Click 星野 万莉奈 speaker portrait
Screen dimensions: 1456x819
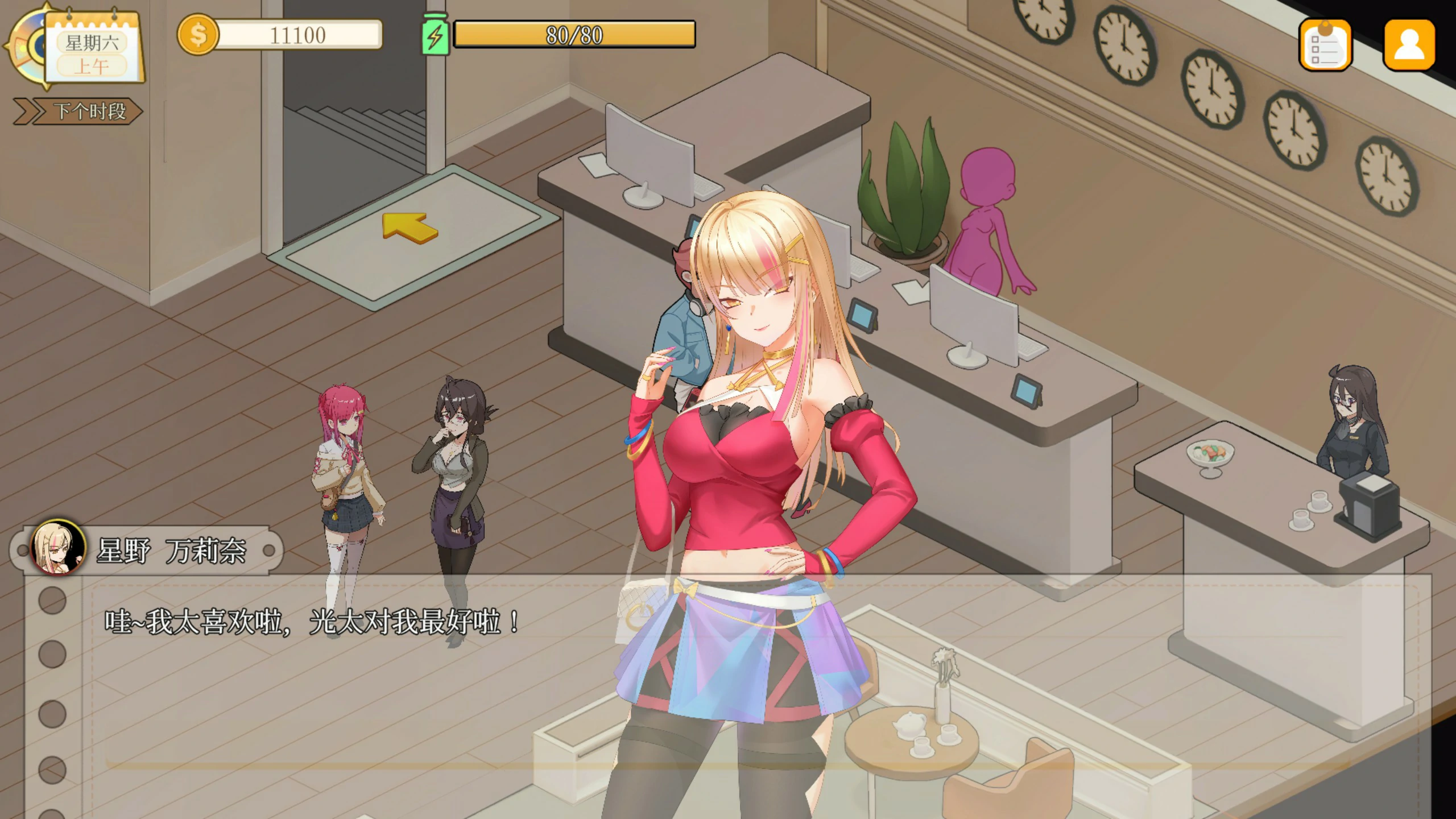pyautogui.click(x=57, y=548)
